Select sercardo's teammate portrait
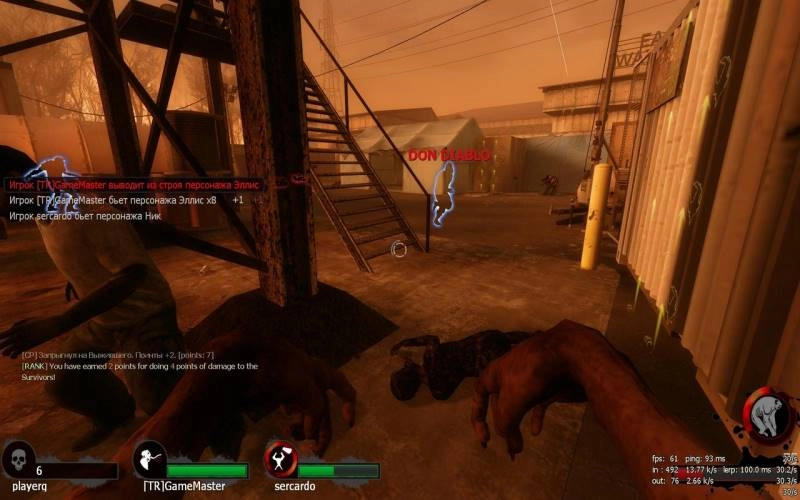 (280, 459)
